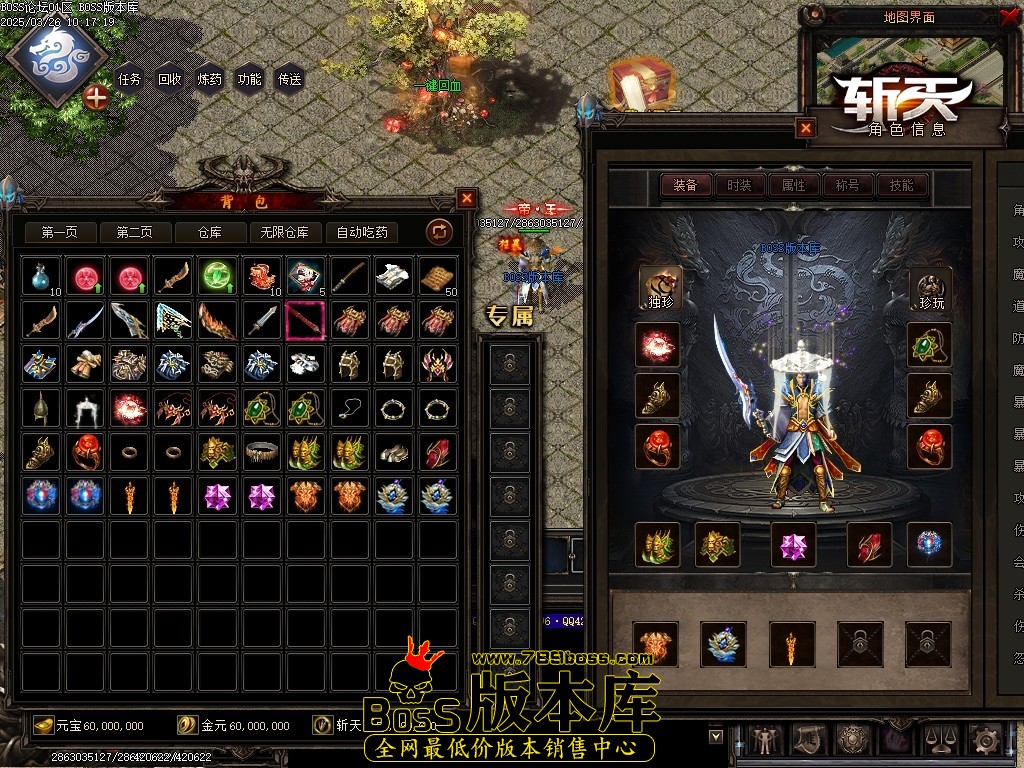Switch to the 时装 costume tab
This screenshot has height=768, width=1024.
pos(739,185)
